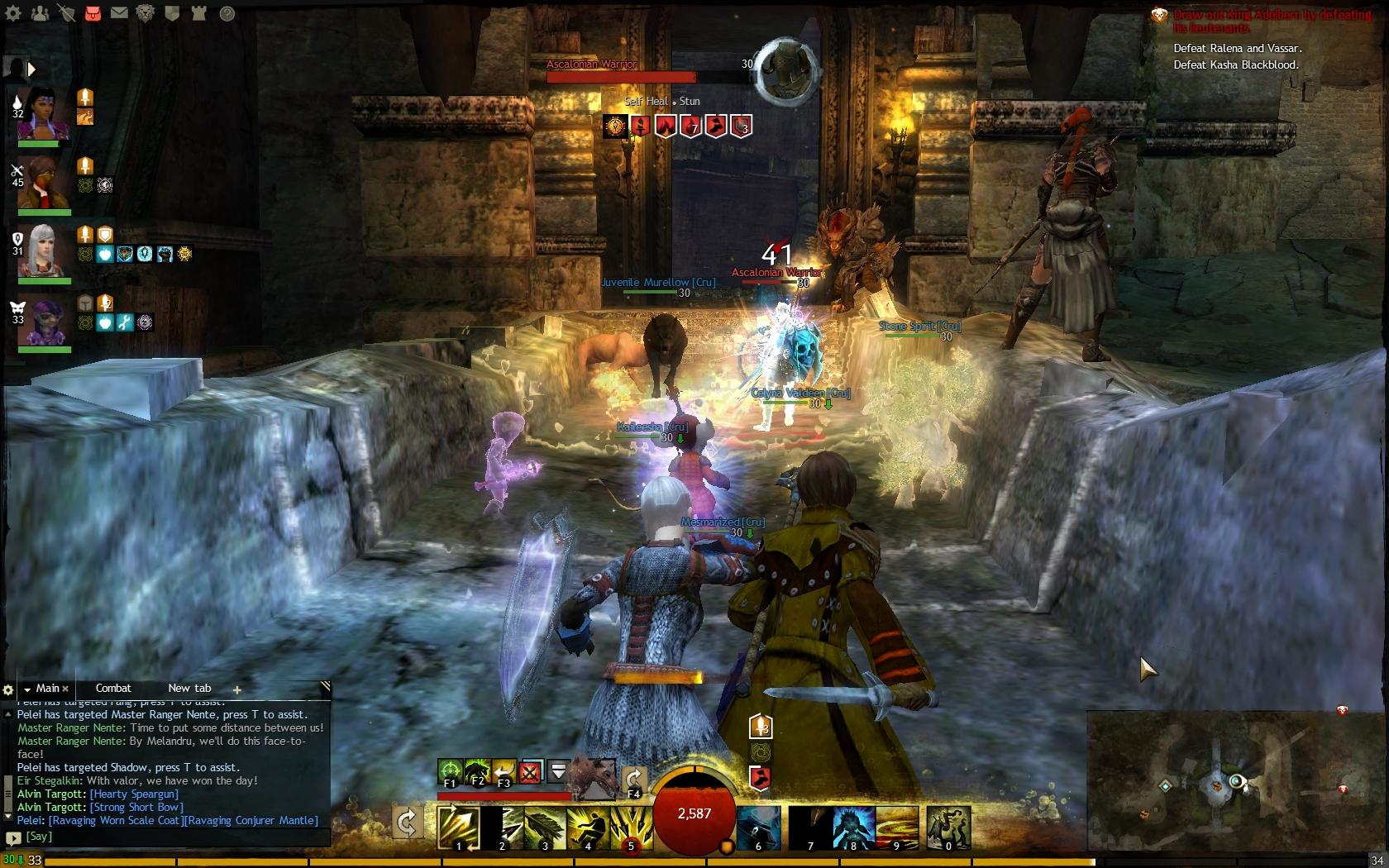Use the arrow barrage skill in slot 5
The width and height of the screenshot is (1389, 868).
click(631, 827)
